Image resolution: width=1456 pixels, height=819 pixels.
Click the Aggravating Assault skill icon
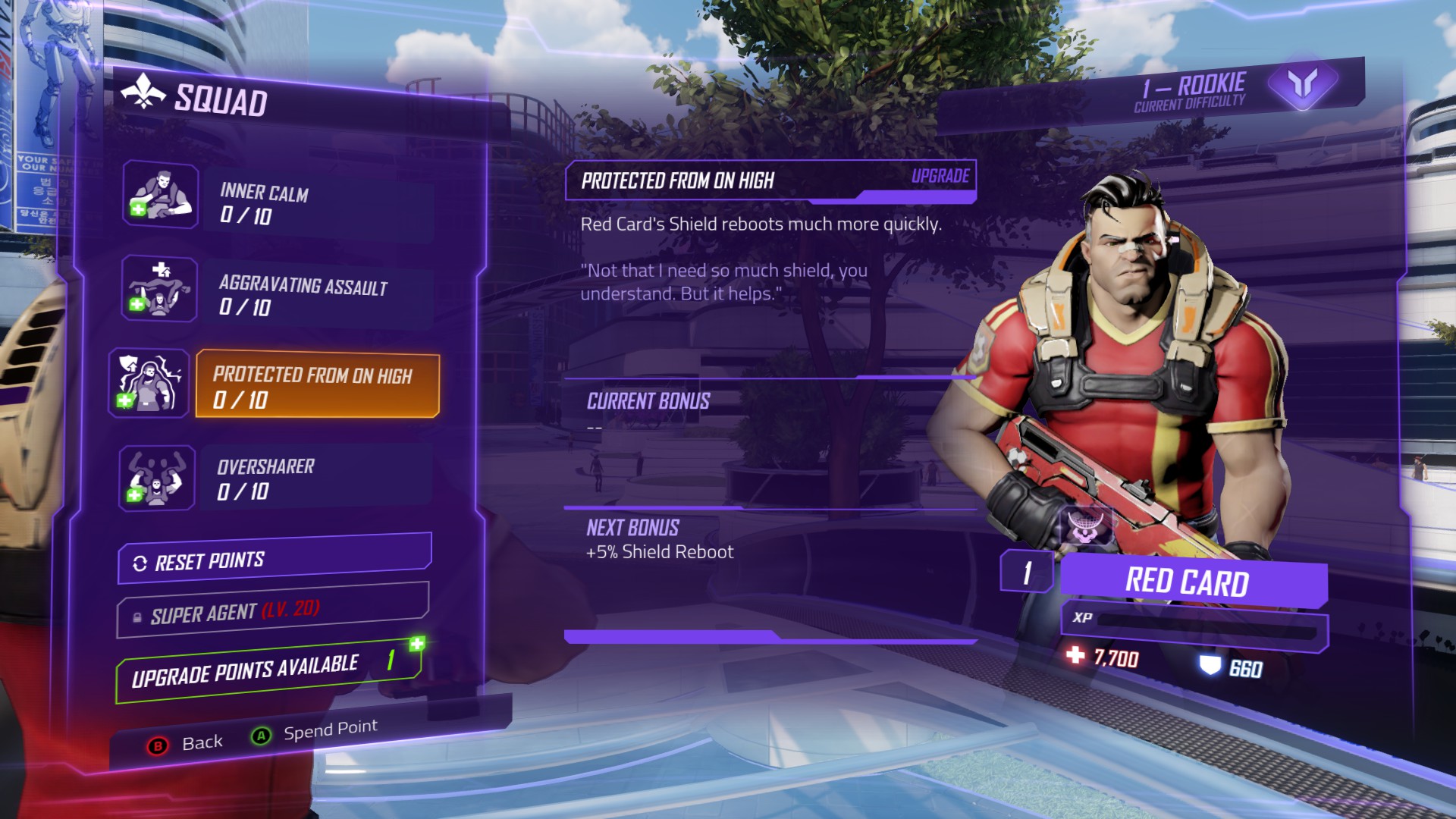coord(159,289)
